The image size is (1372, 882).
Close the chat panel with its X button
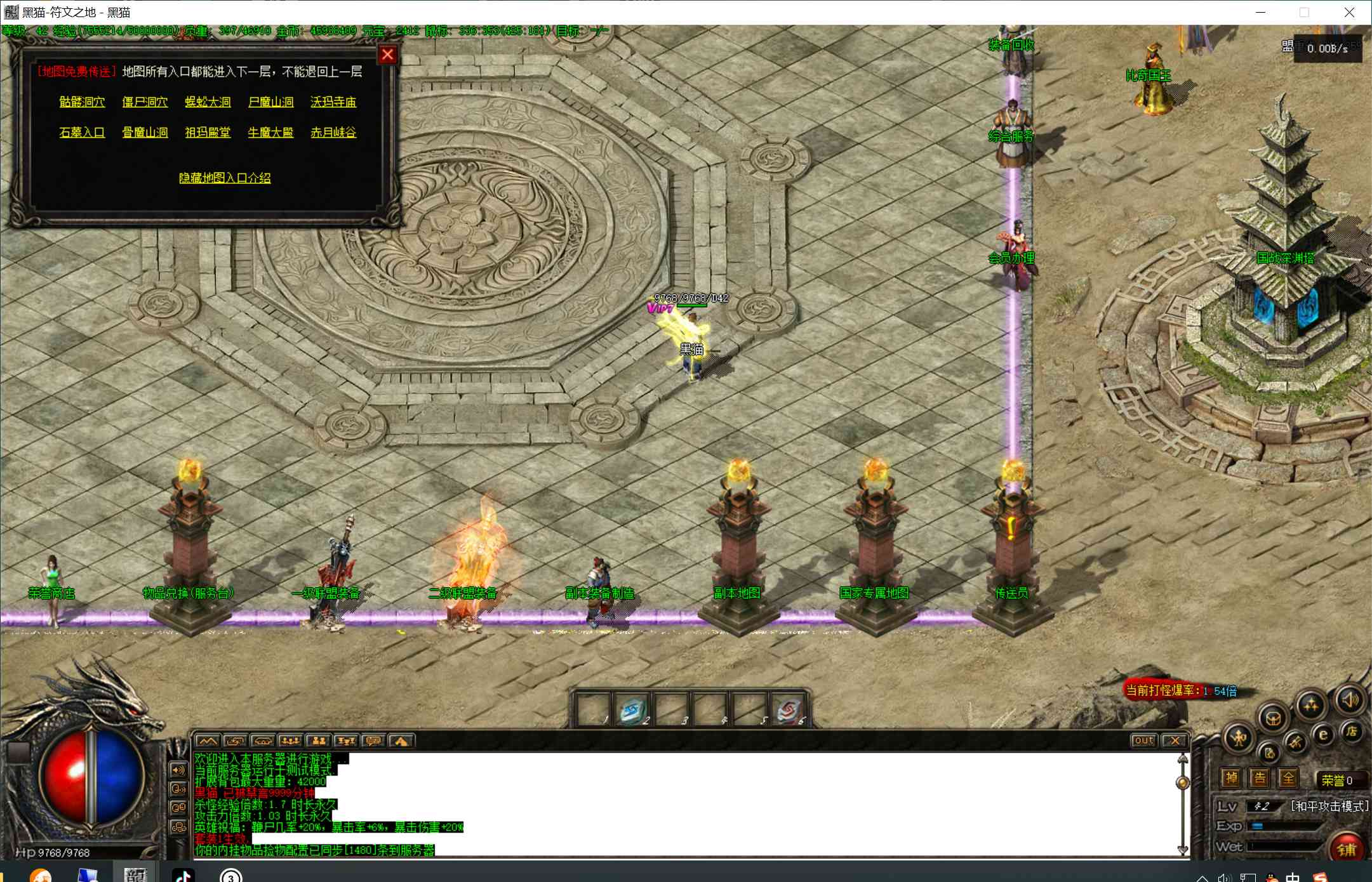1175,740
